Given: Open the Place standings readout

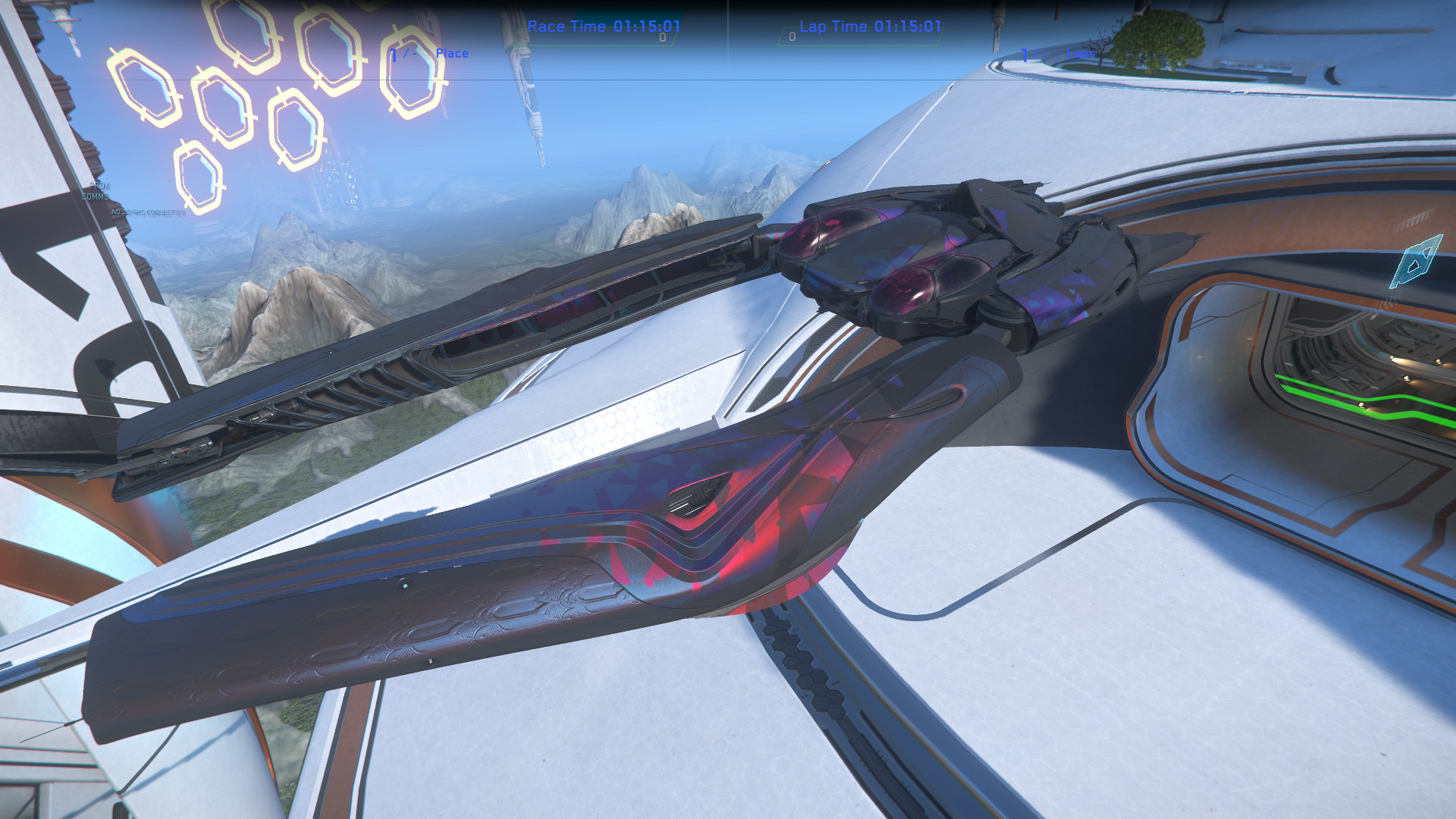Looking at the screenshot, I should [x=452, y=53].
